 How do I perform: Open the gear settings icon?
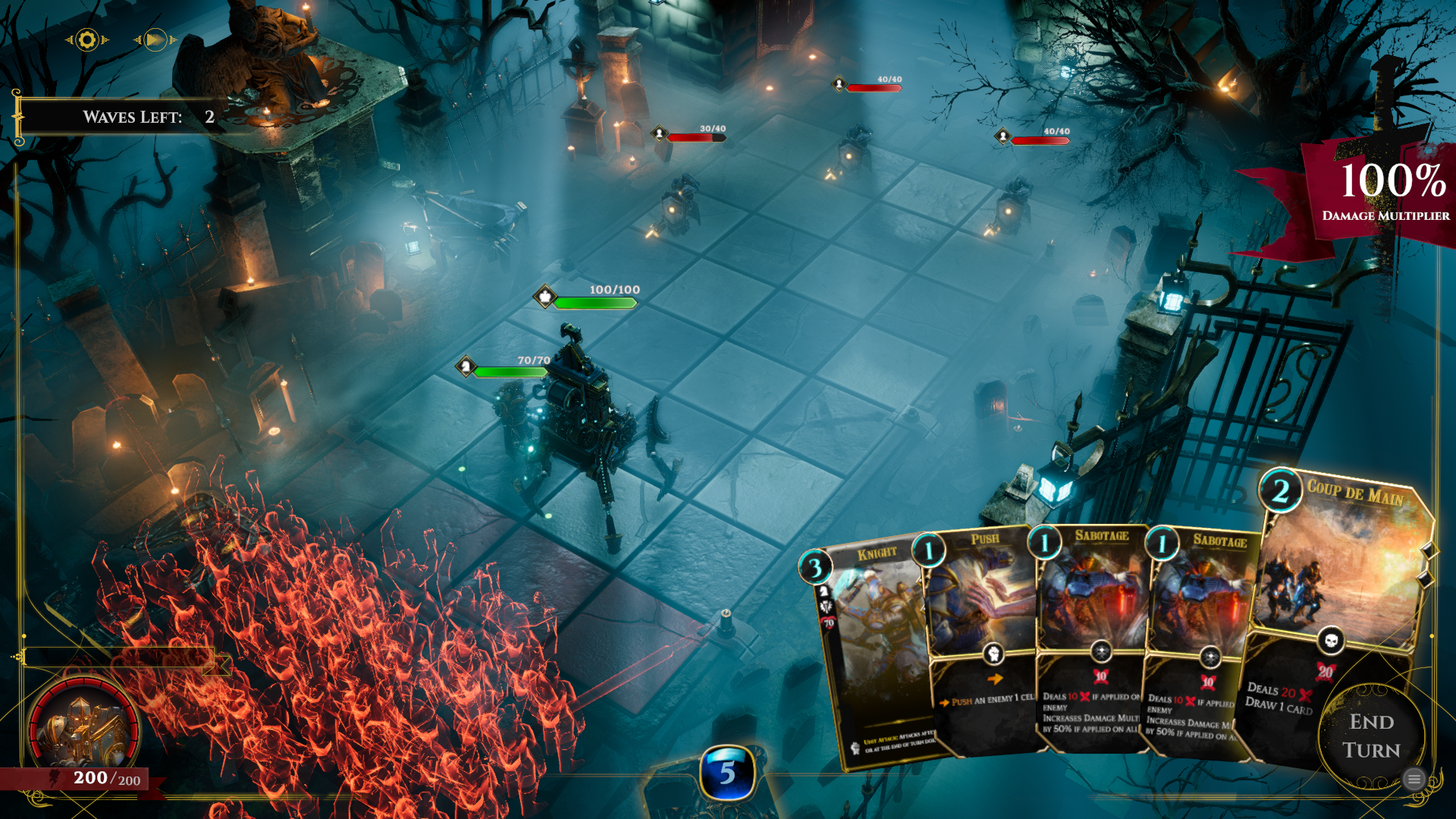tap(87, 40)
